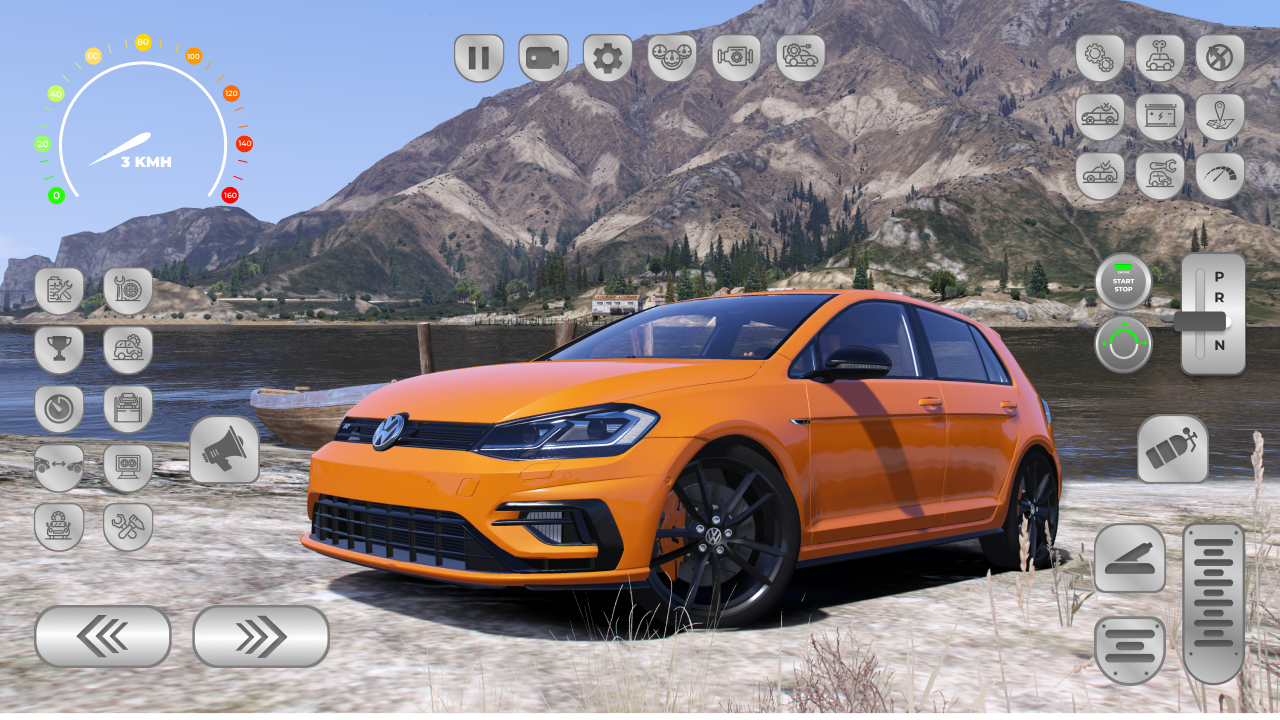Click the car distance arrows icon
Screen dimensions: 1280x720
(x=59, y=468)
